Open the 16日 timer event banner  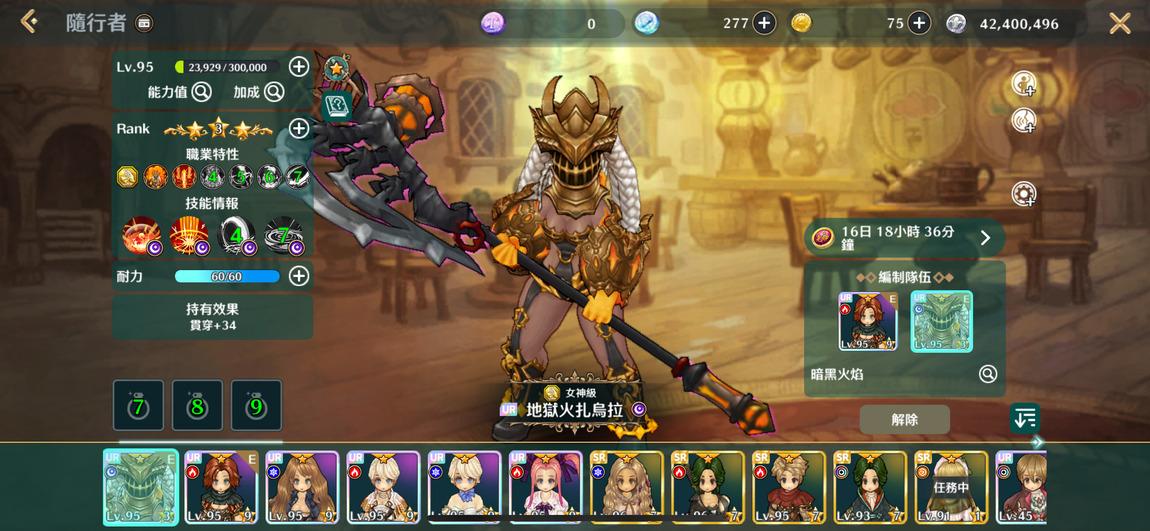coord(904,238)
